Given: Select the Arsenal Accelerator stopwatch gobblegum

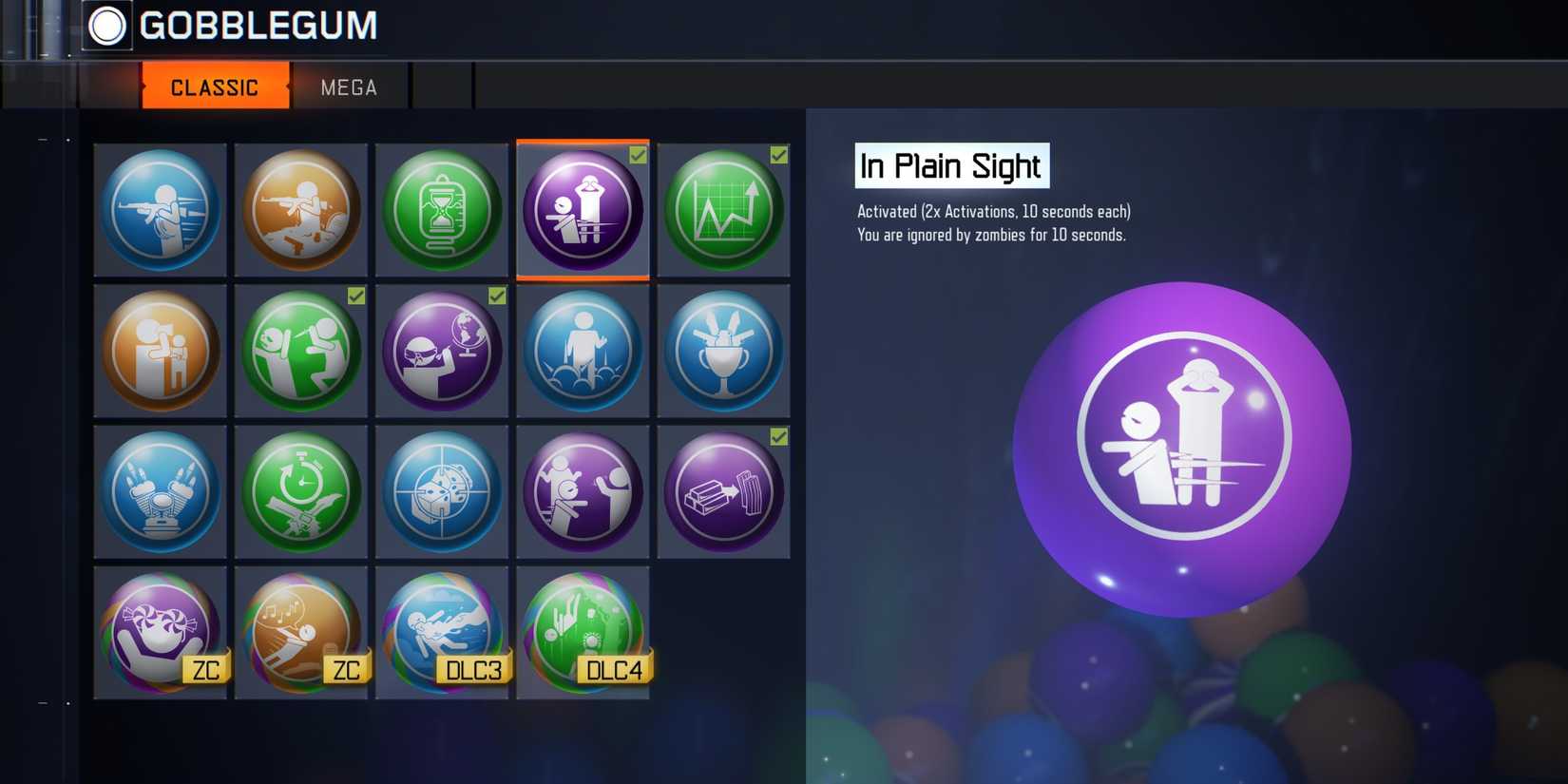Looking at the screenshot, I should pyautogui.click(x=300, y=492).
